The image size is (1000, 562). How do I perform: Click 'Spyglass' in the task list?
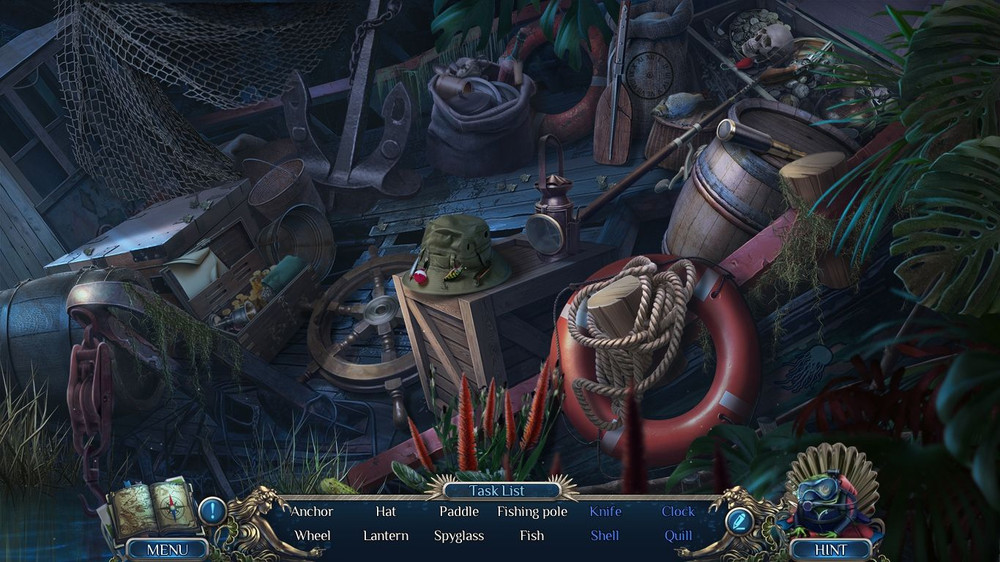click(x=459, y=535)
